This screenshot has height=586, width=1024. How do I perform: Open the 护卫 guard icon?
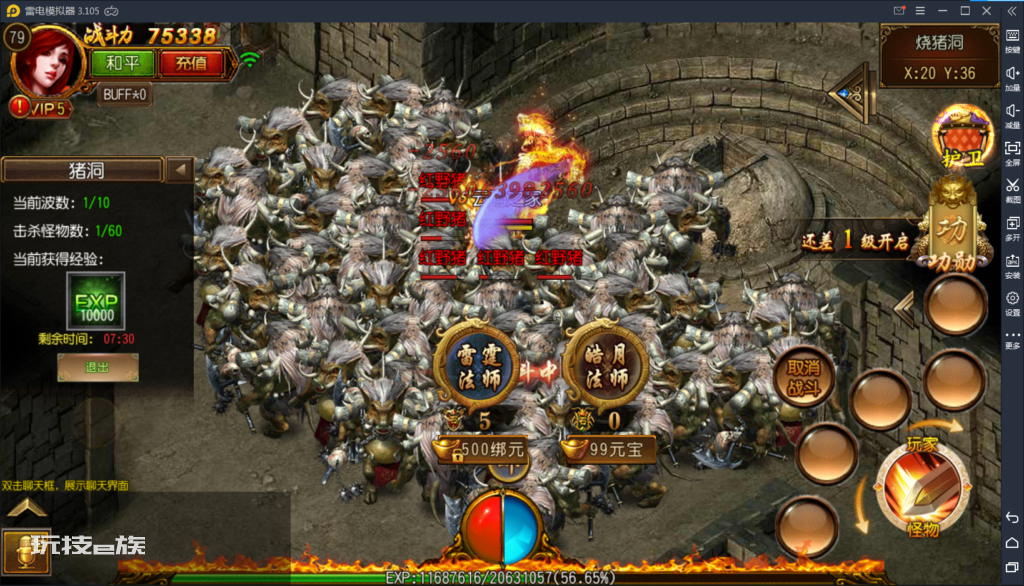click(x=956, y=135)
